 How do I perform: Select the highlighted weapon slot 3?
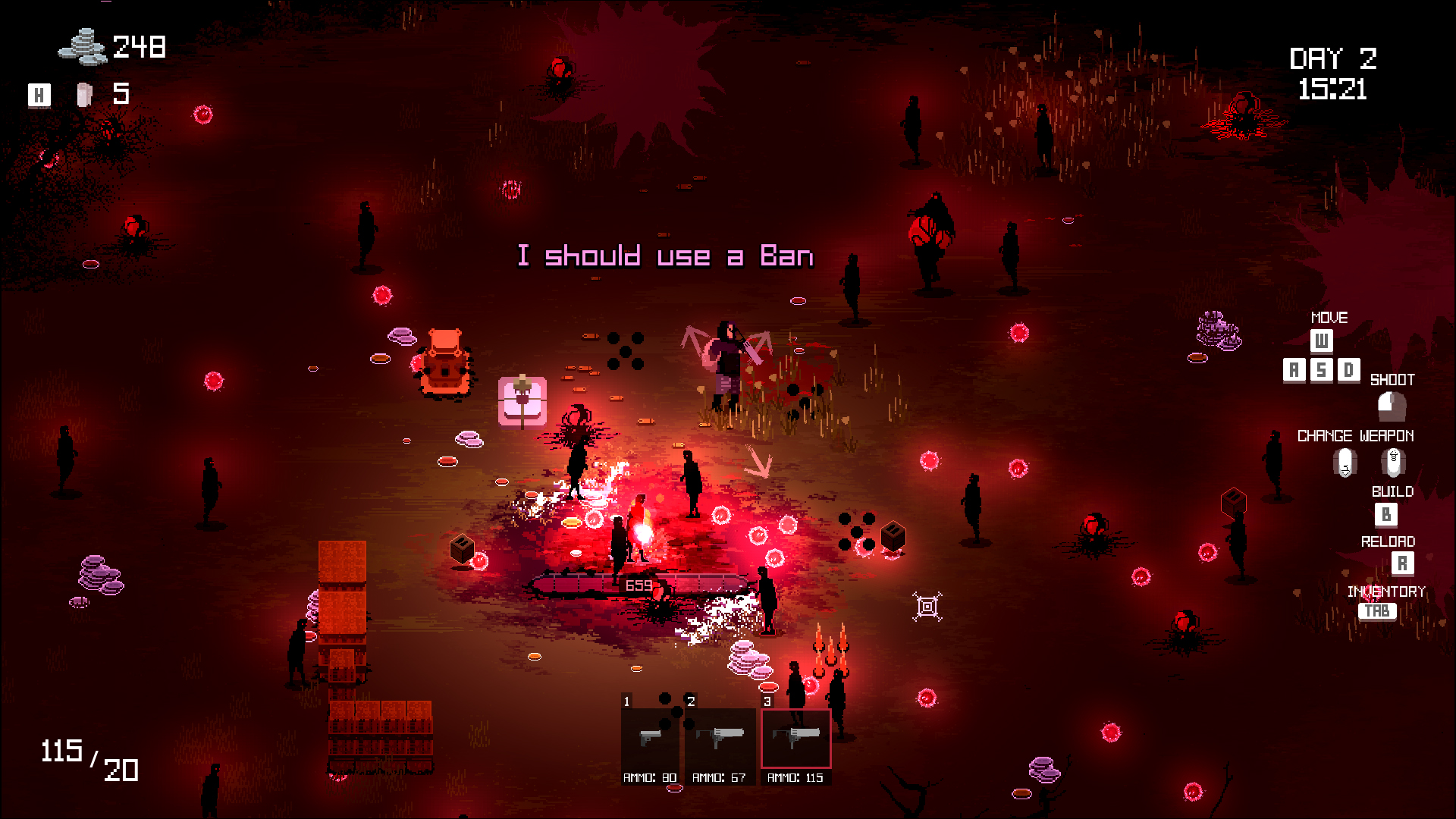[x=795, y=738]
